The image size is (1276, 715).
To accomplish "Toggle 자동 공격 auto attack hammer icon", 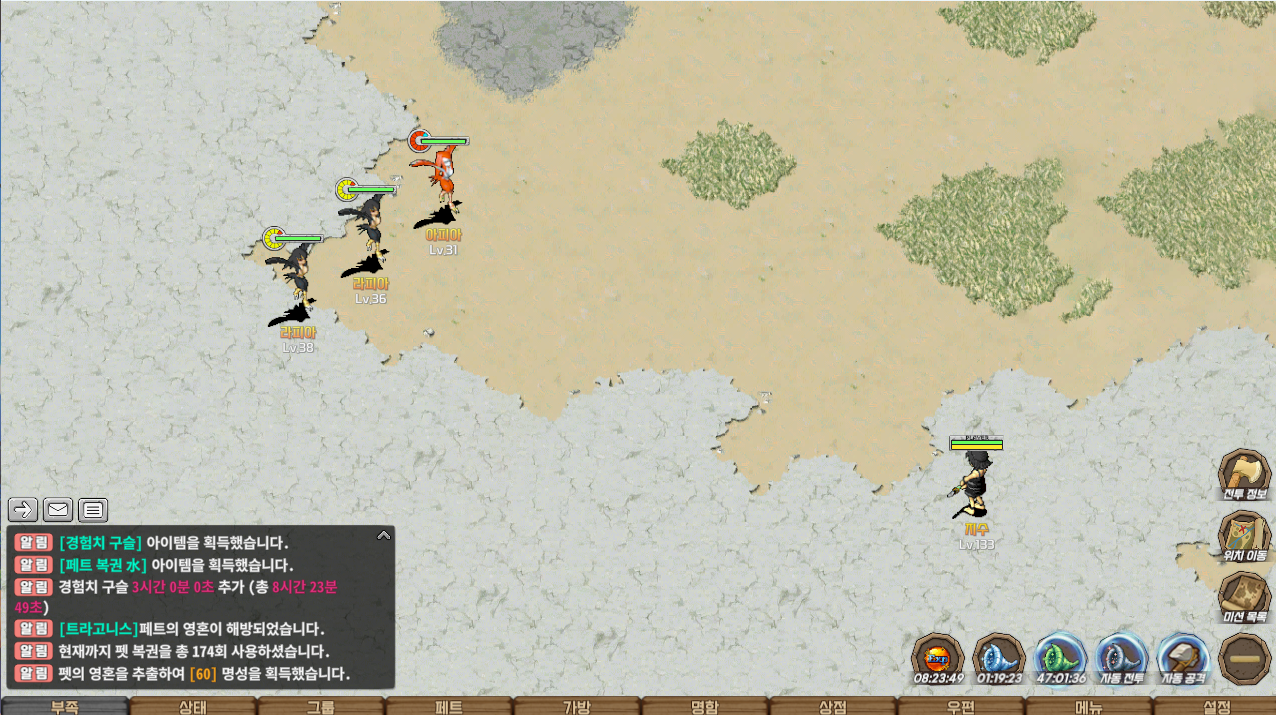I will (x=1183, y=656).
